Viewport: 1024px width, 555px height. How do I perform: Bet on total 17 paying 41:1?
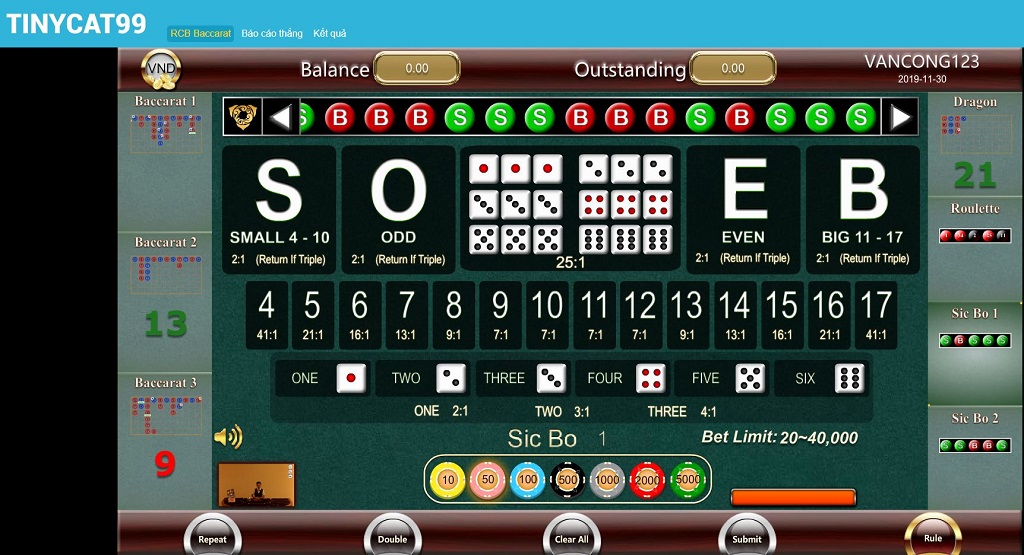[x=875, y=314]
